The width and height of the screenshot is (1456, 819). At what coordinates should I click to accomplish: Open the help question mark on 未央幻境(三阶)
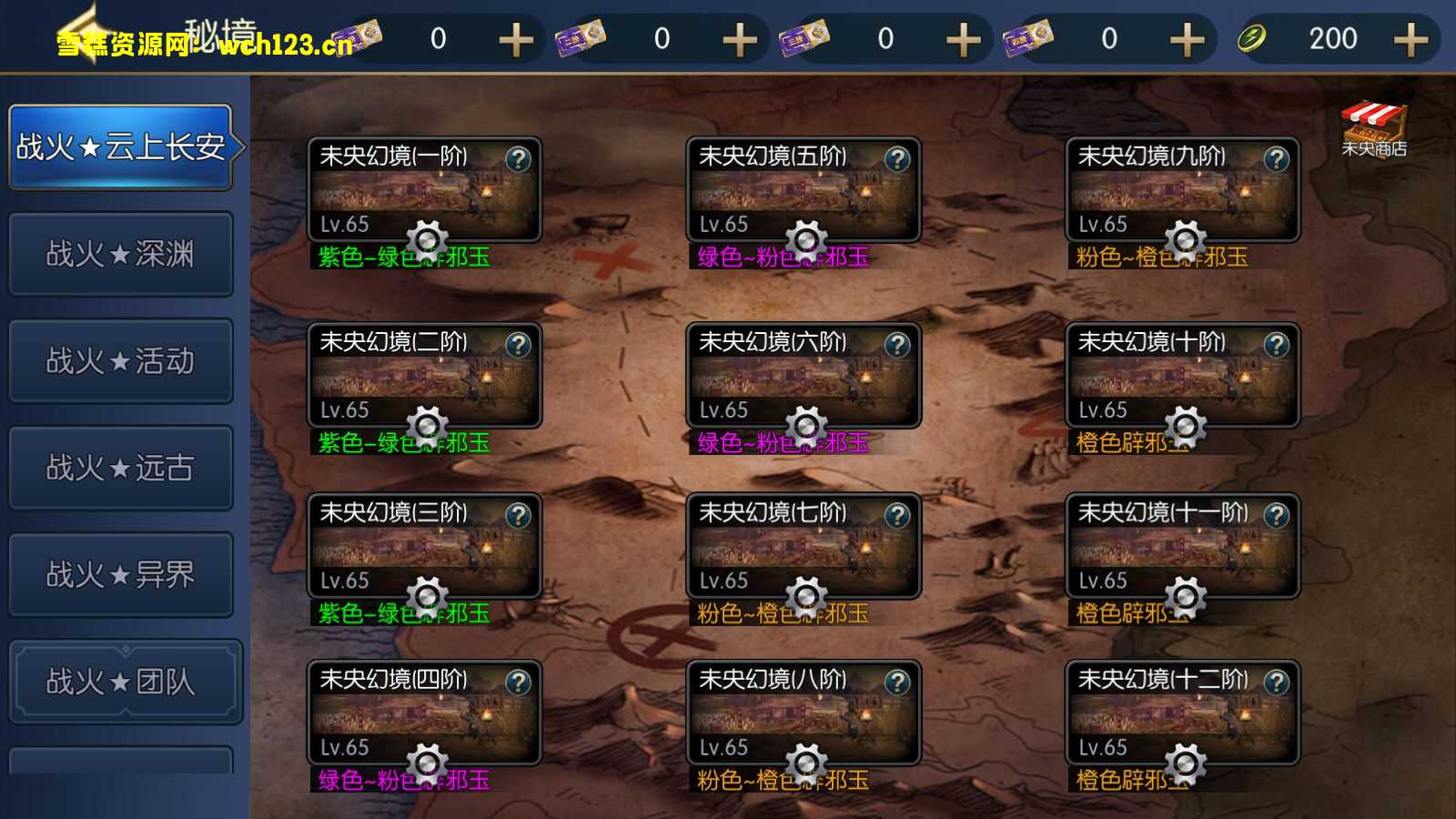(520, 517)
